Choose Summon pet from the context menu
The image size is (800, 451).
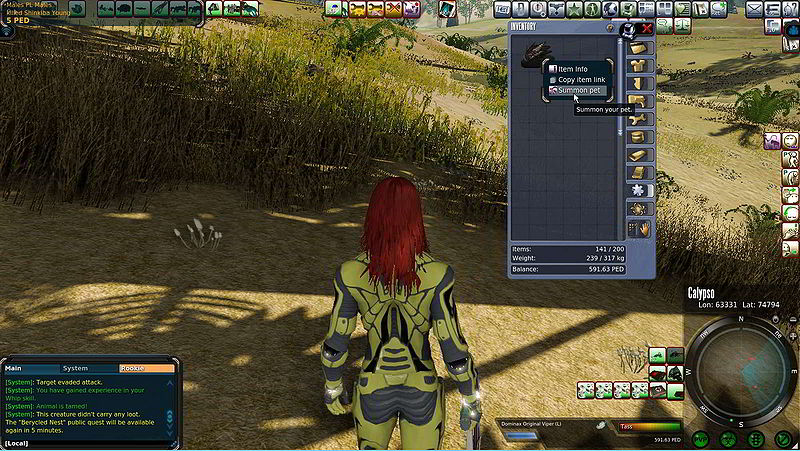pos(580,90)
